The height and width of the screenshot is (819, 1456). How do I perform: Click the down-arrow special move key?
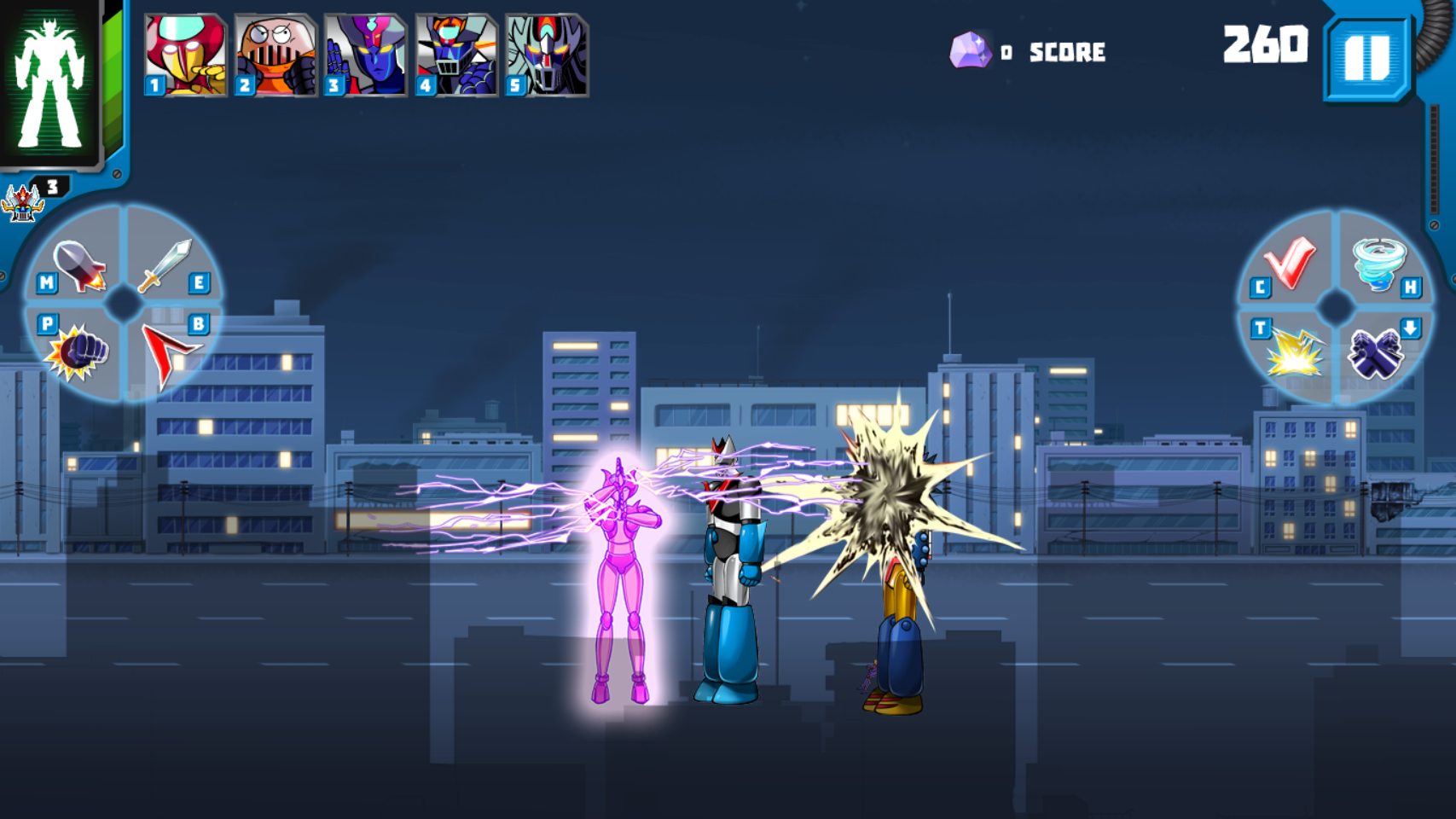(x=1412, y=327)
